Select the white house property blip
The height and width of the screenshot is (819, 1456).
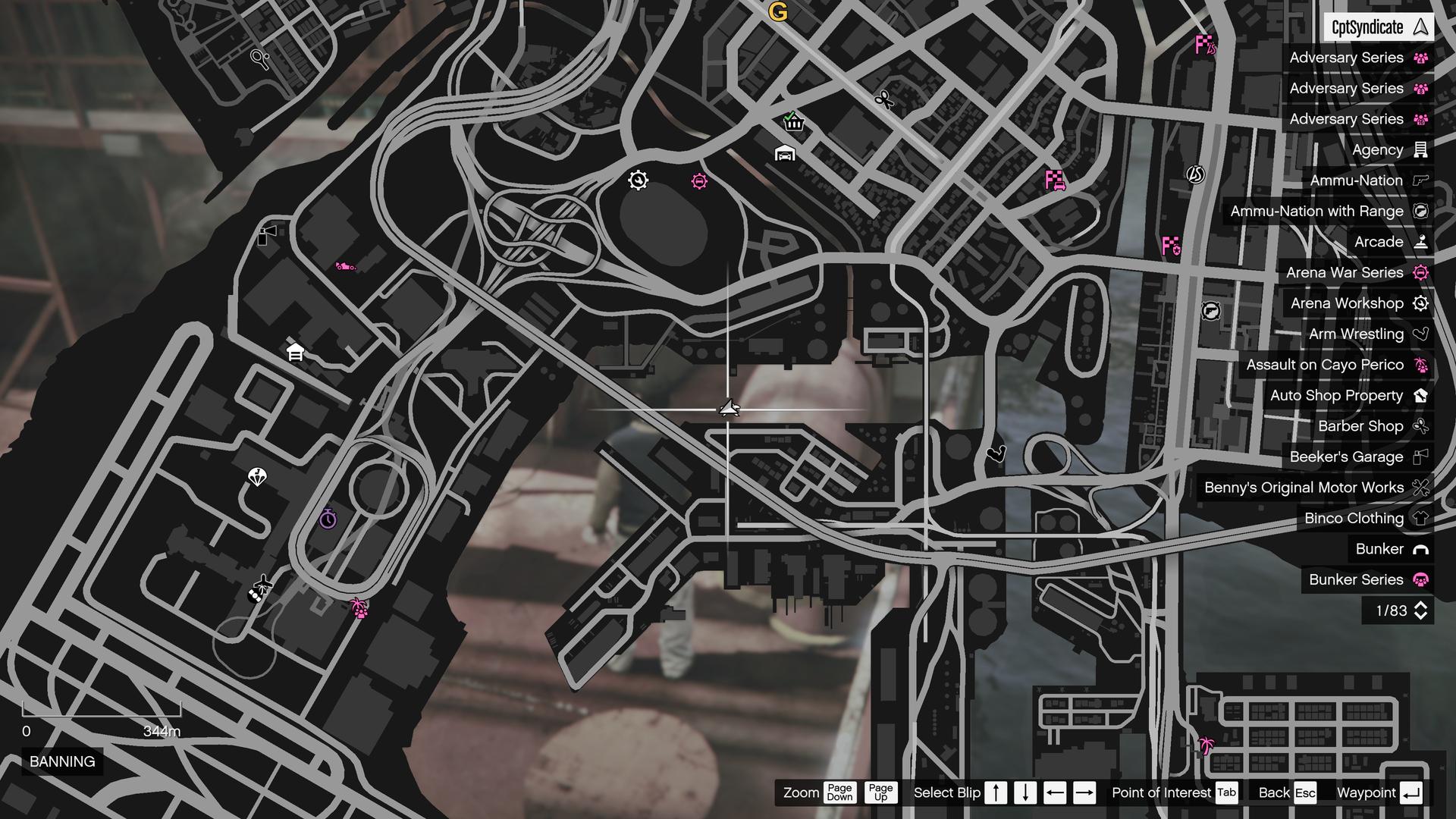(x=293, y=351)
